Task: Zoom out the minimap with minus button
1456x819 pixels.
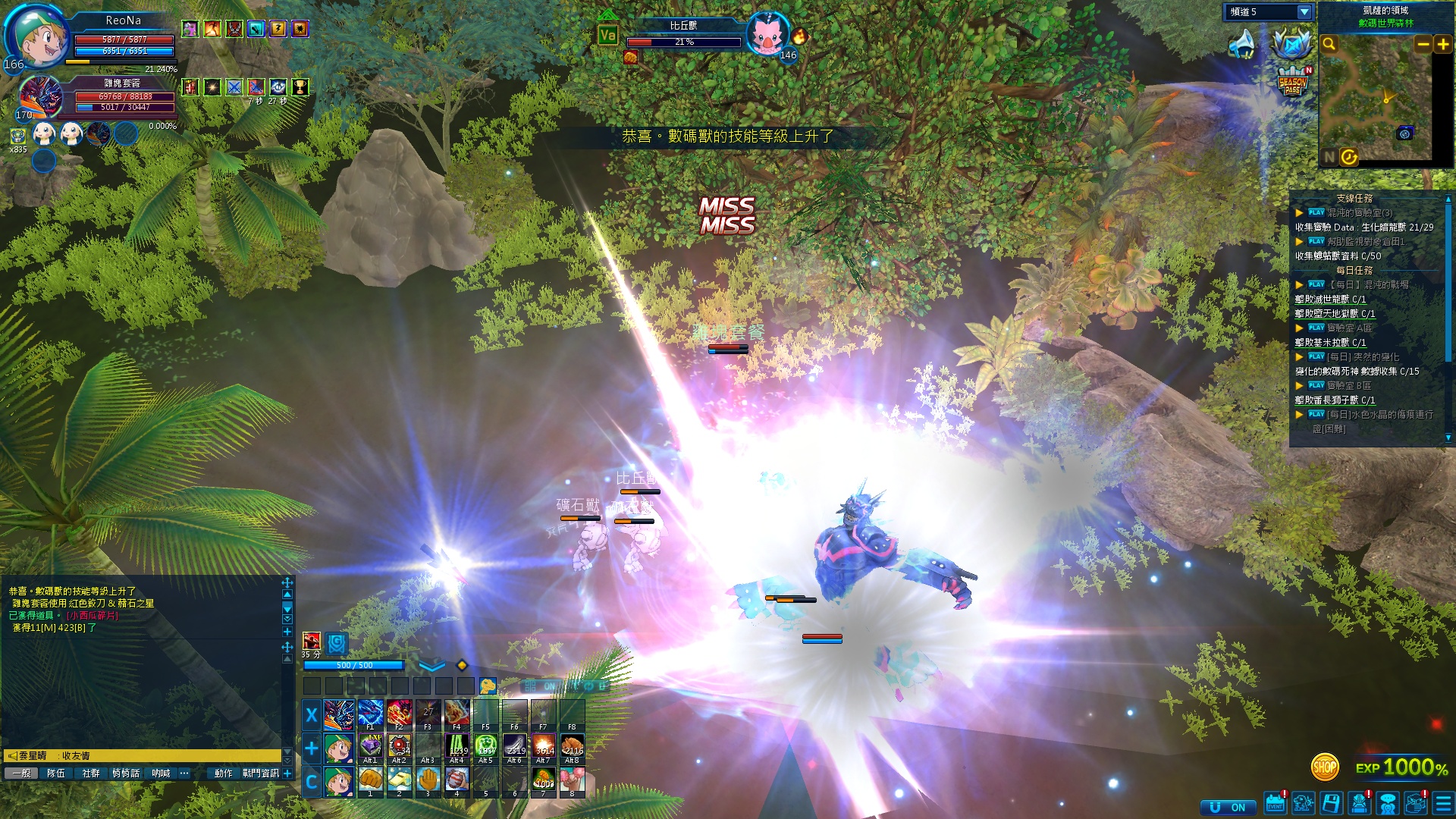Action: coord(1423,45)
